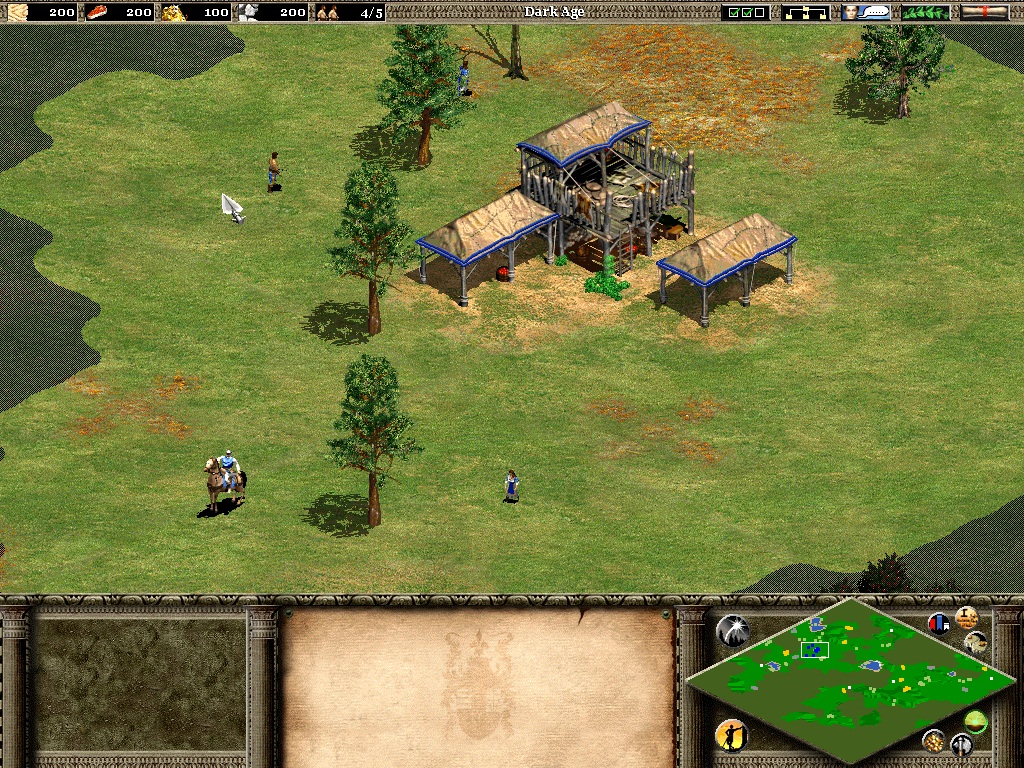Click the tan map icon beside the minimap
Viewport: 1024px width, 768px height.
976,641
